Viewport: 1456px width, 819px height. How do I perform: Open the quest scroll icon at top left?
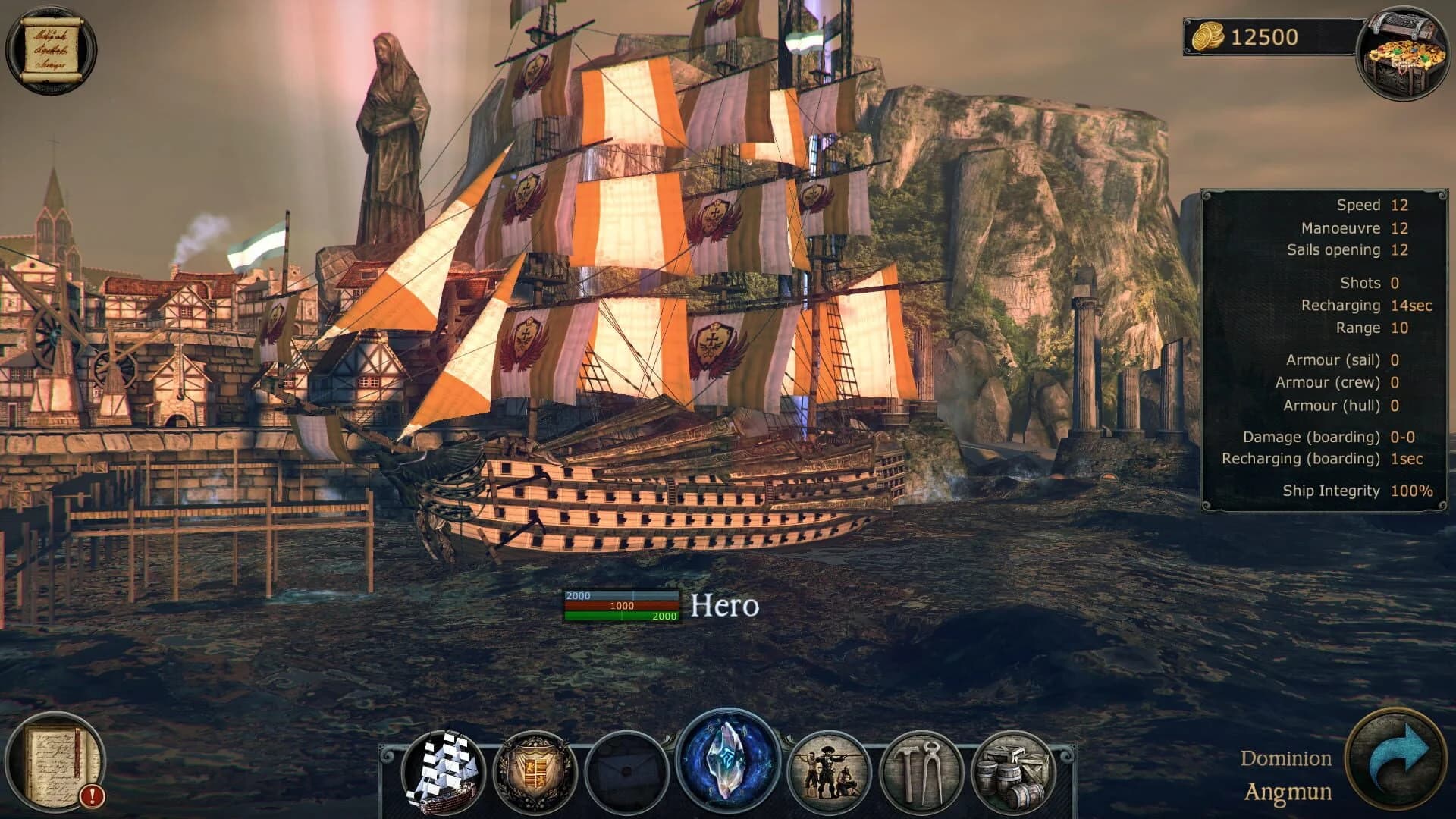click(52, 47)
